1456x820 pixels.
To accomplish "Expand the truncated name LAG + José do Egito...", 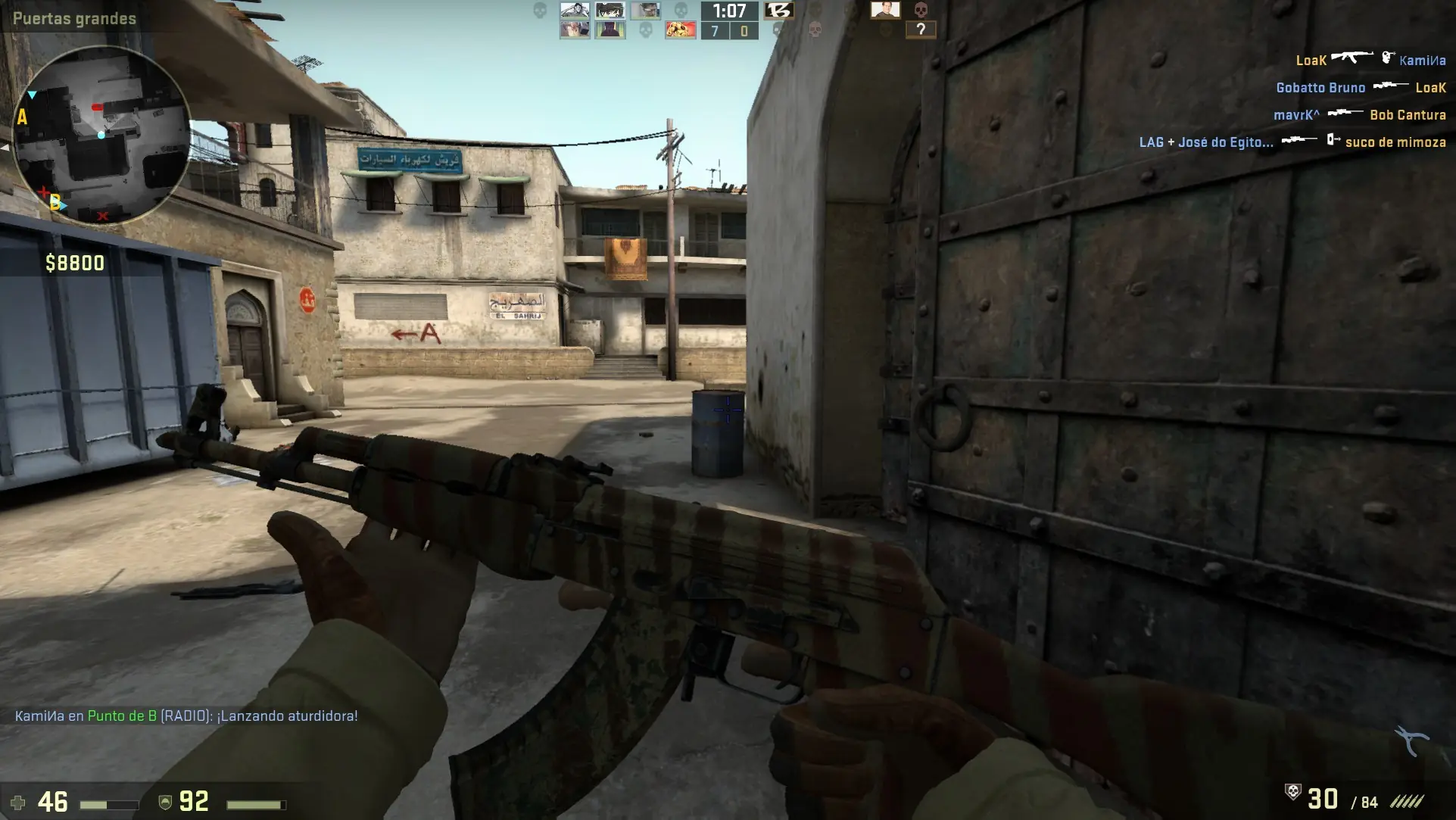I will [x=1206, y=142].
